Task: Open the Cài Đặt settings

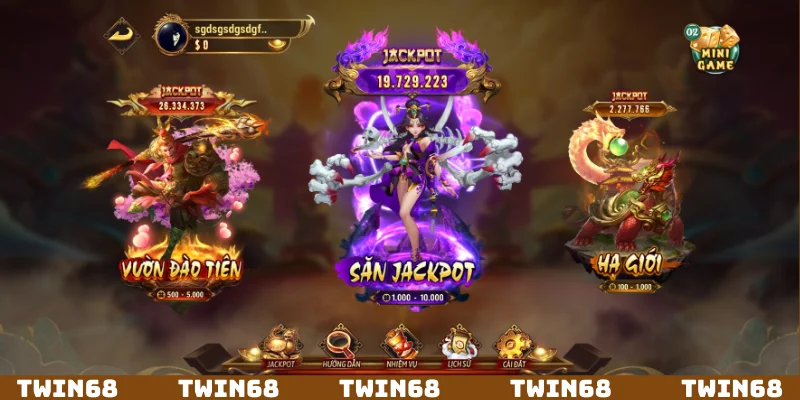Action: (x=516, y=346)
